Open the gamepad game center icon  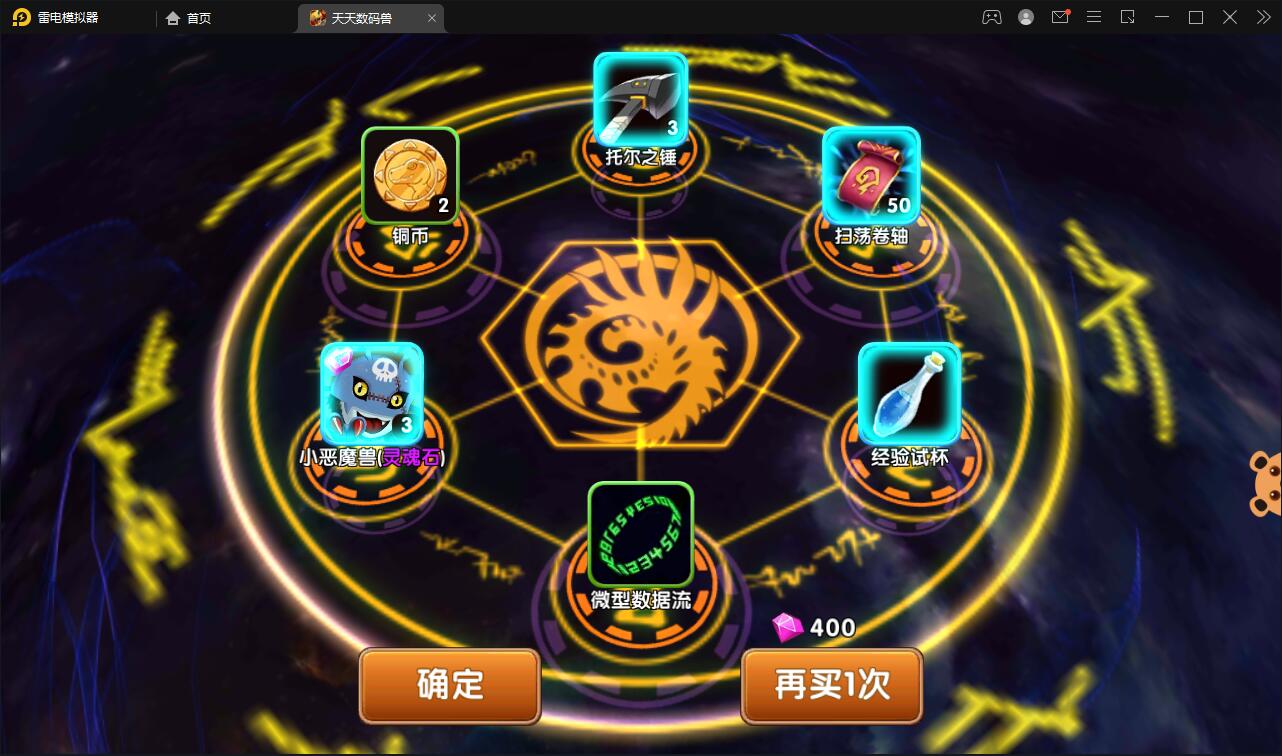[x=991, y=17]
